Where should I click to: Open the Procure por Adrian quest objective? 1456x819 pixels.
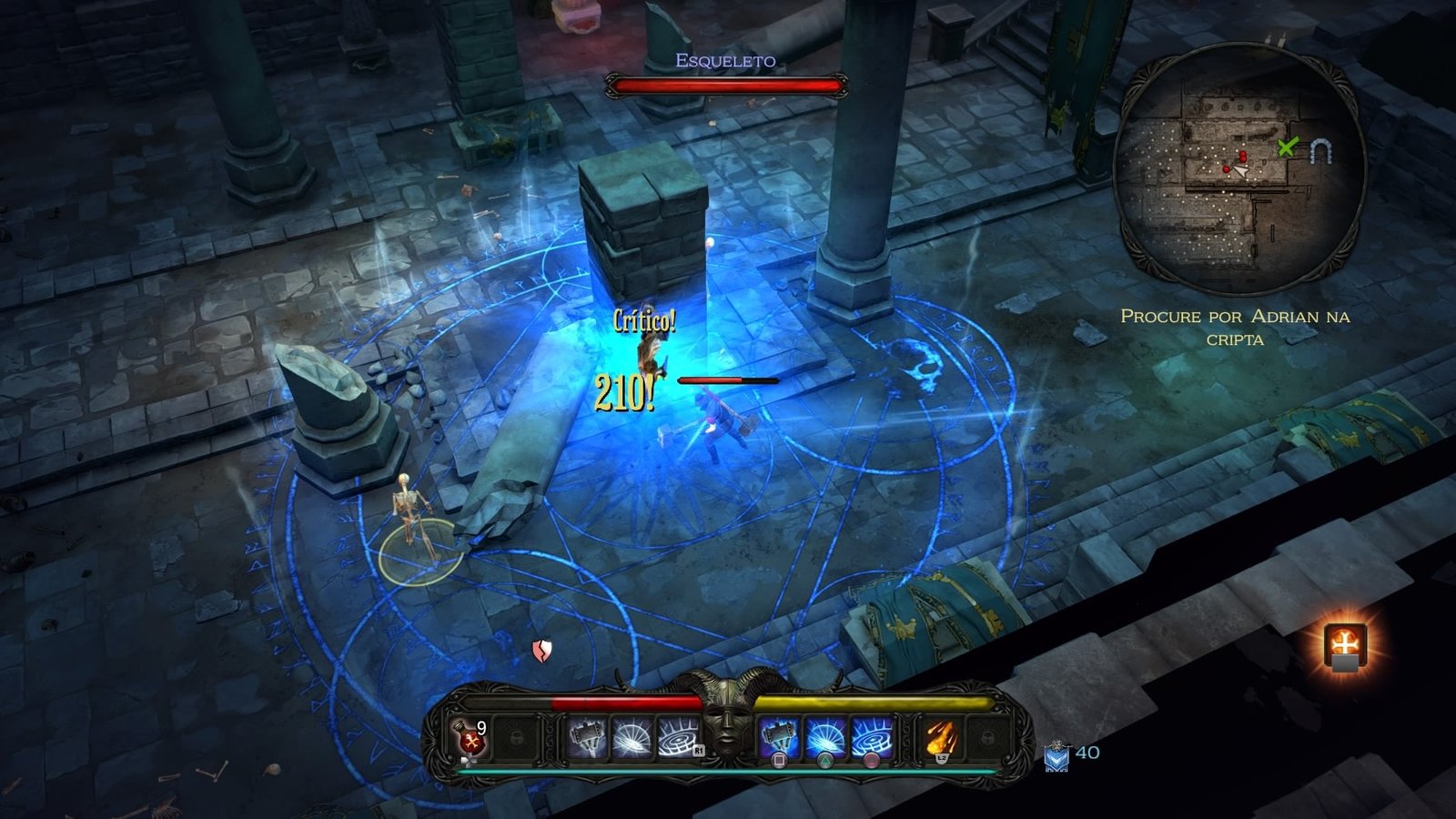pyautogui.click(x=1235, y=327)
